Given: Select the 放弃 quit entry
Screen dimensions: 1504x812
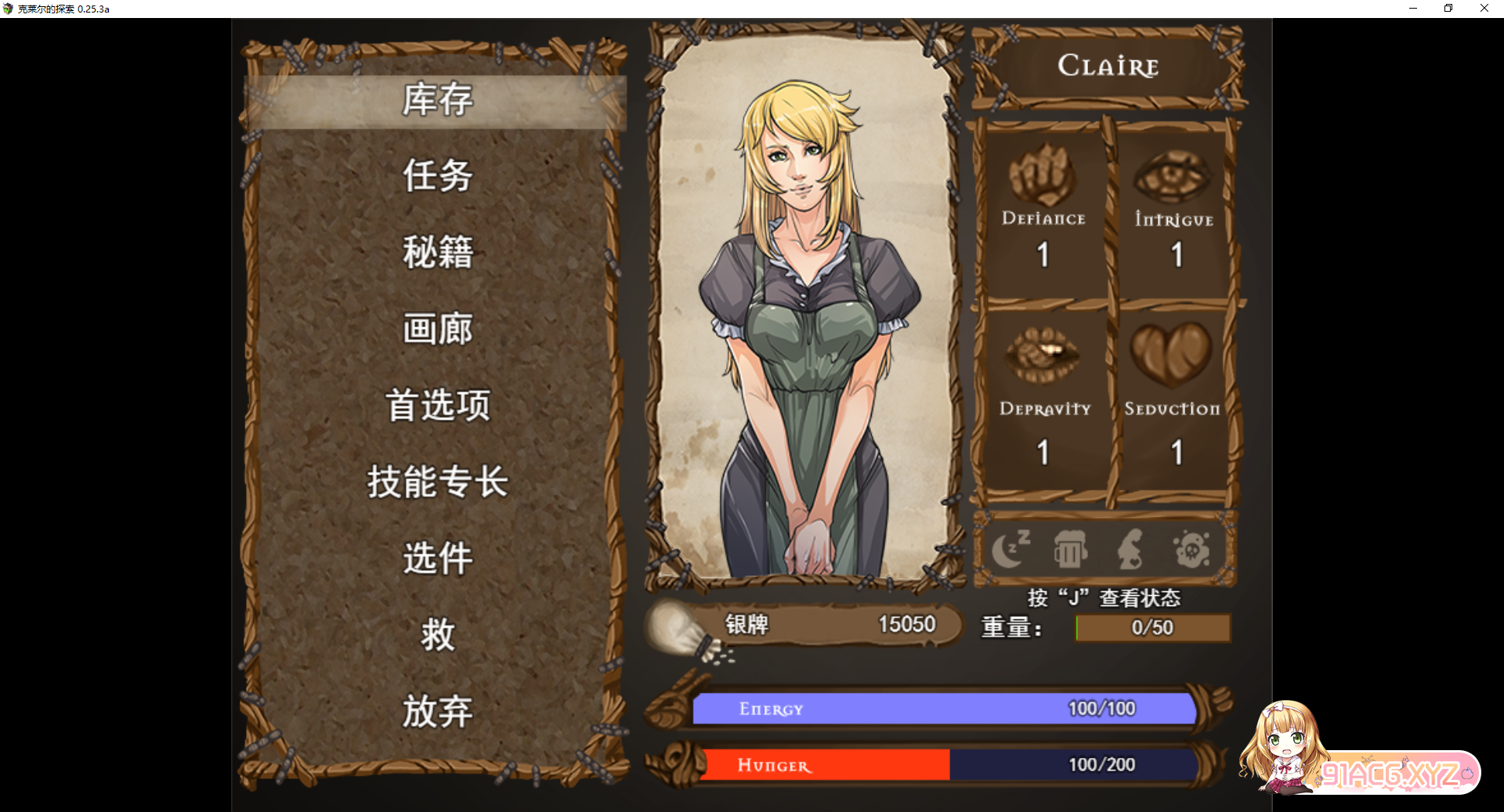Looking at the screenshot, I should (437, 712).
